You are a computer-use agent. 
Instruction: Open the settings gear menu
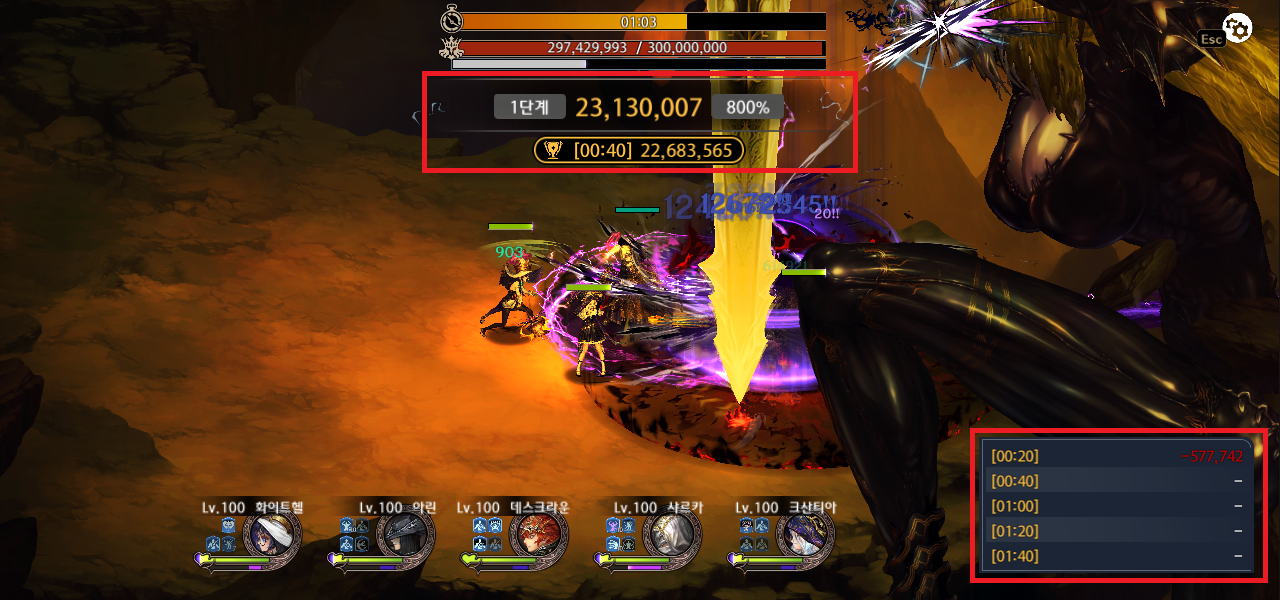click(x=1238, y=29)
